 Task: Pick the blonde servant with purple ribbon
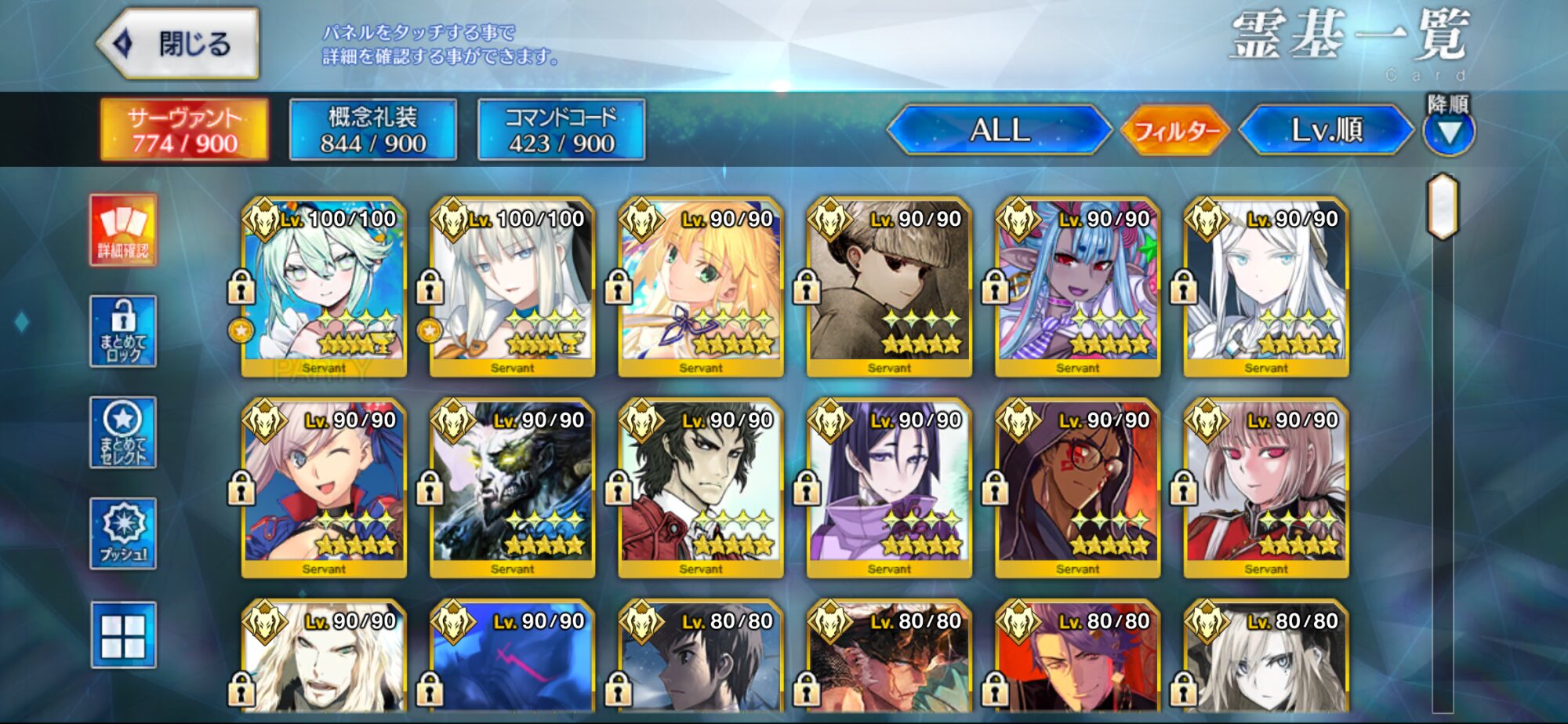tap(701, 288)
